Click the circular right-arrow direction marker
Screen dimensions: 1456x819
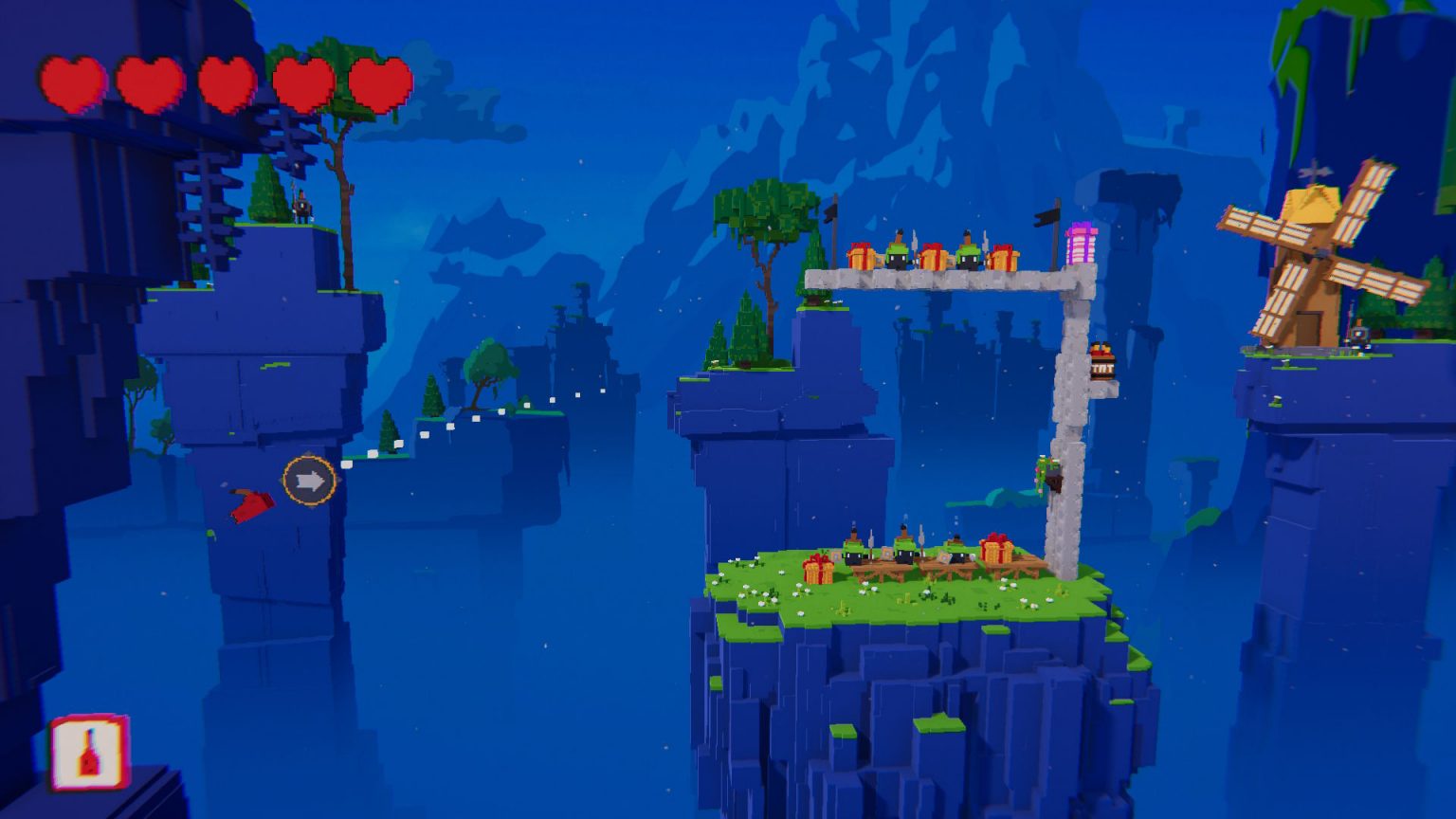point(309,482)
